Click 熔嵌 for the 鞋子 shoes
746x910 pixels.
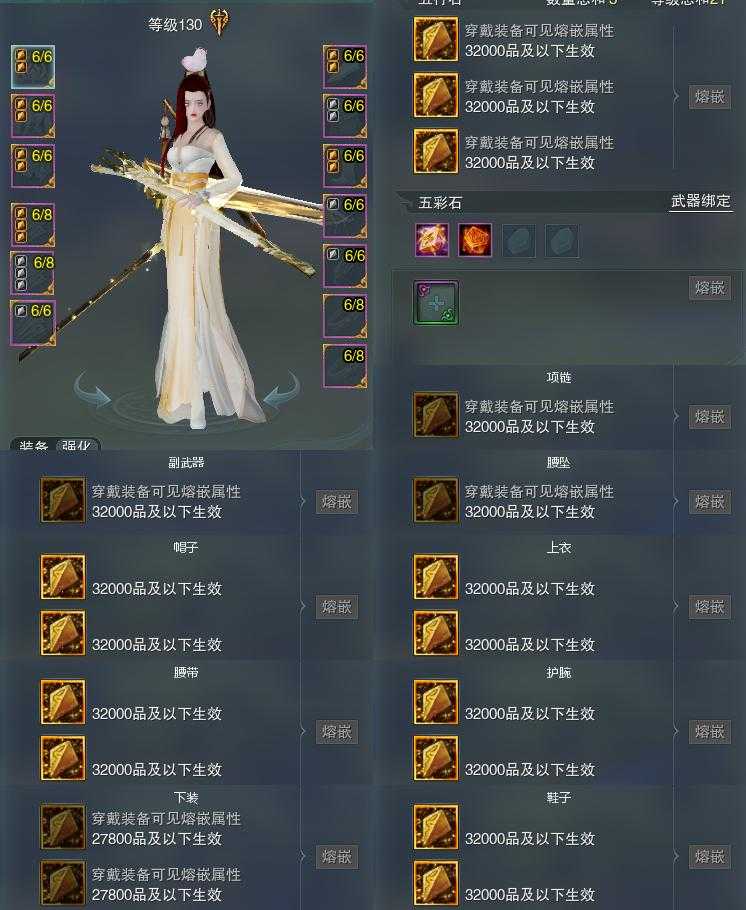coord(709,857)
